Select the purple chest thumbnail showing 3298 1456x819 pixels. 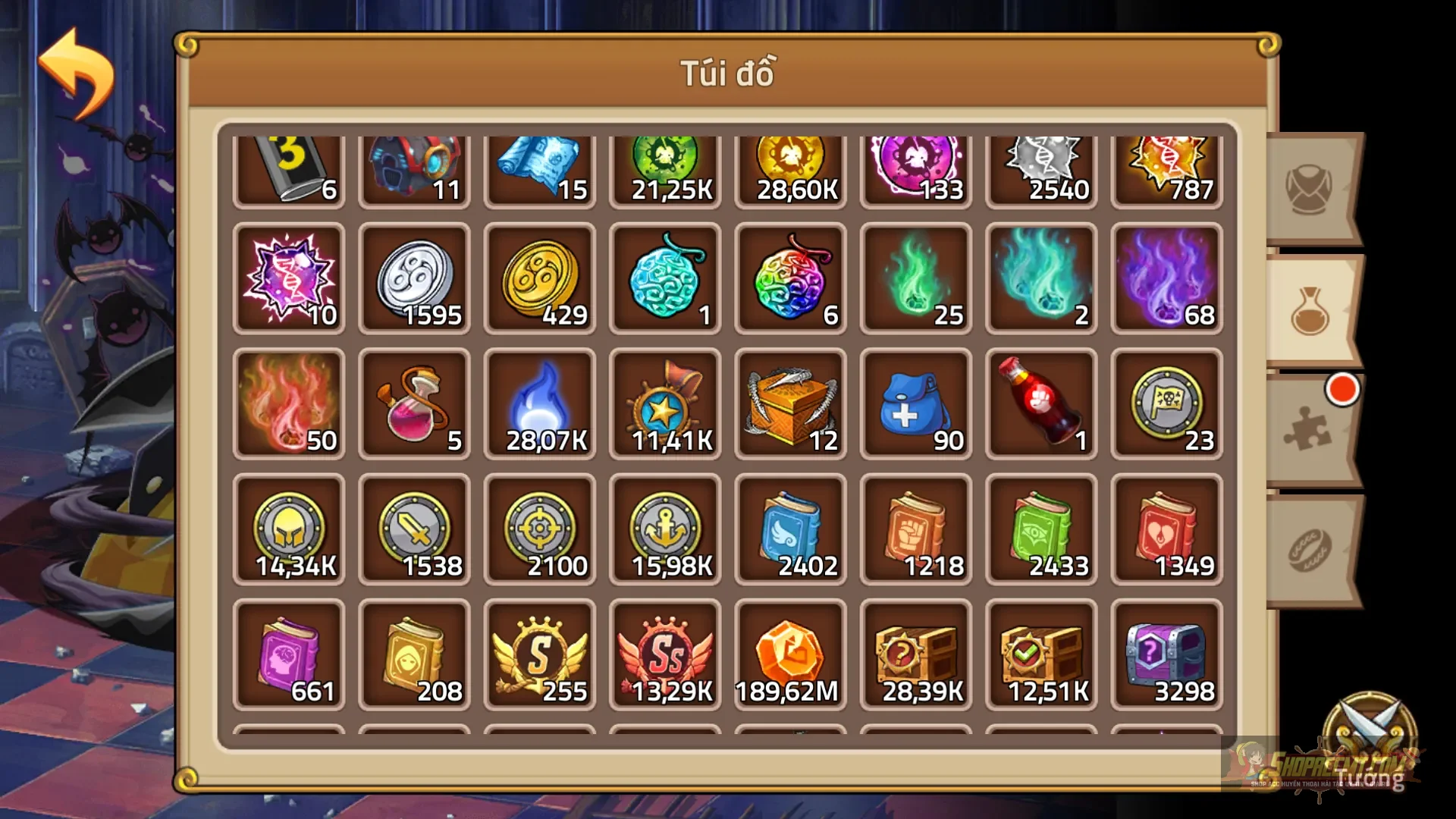pyautogui.click(x=1166, y=654)
